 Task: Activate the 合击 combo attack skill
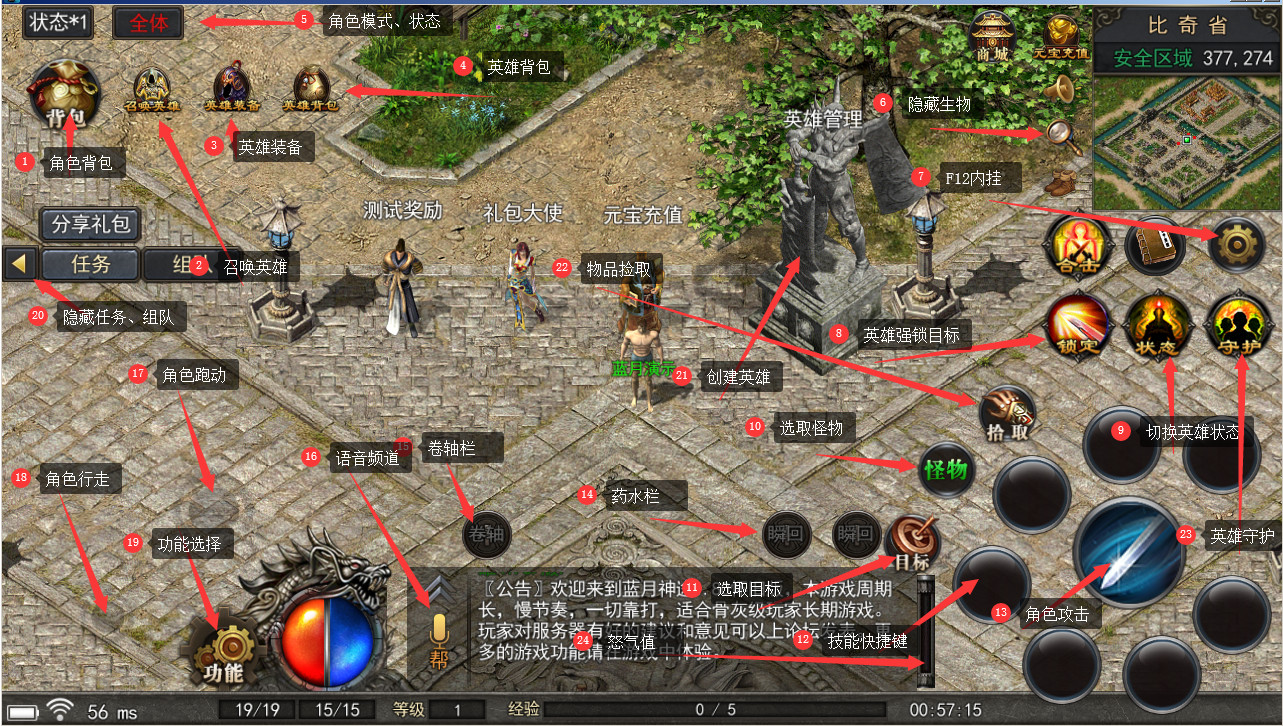click(x=1076, y=245)
